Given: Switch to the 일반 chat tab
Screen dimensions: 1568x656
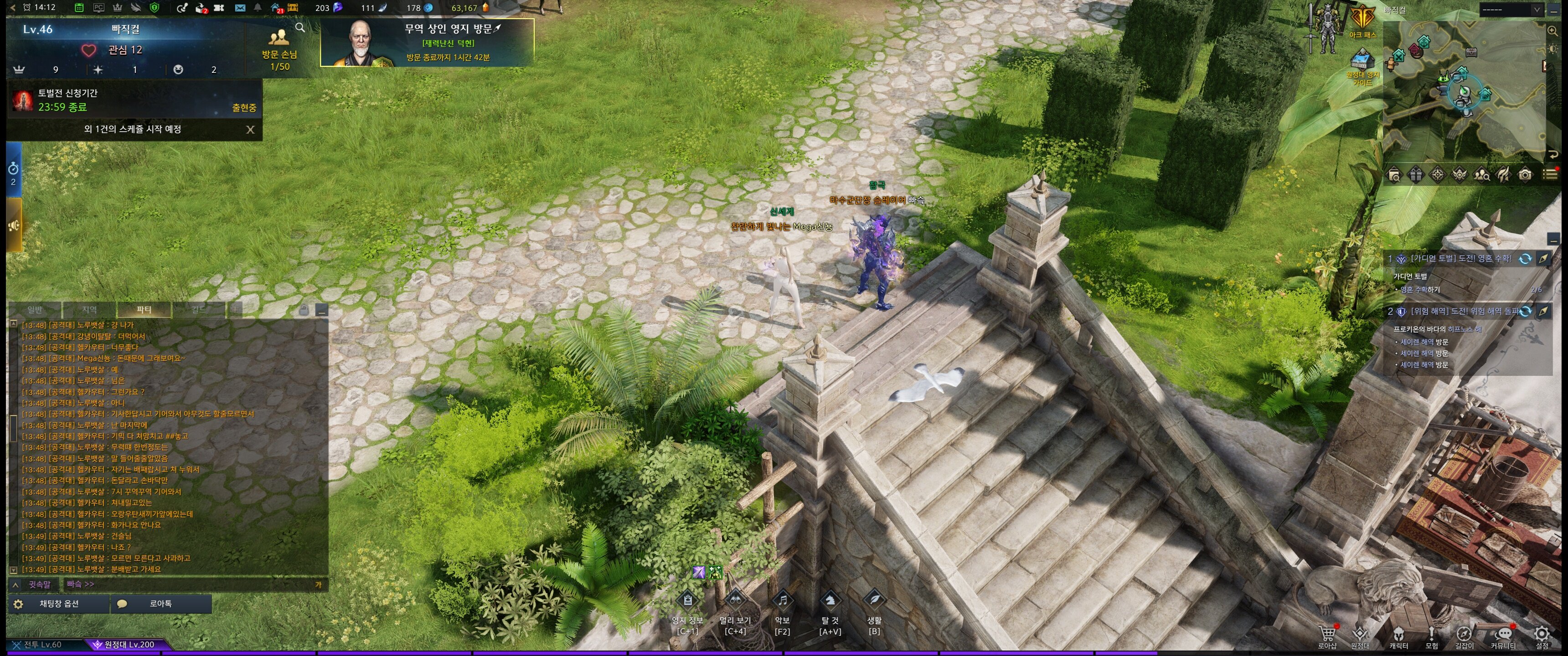Looking at the screenshot, I should 35,310.
